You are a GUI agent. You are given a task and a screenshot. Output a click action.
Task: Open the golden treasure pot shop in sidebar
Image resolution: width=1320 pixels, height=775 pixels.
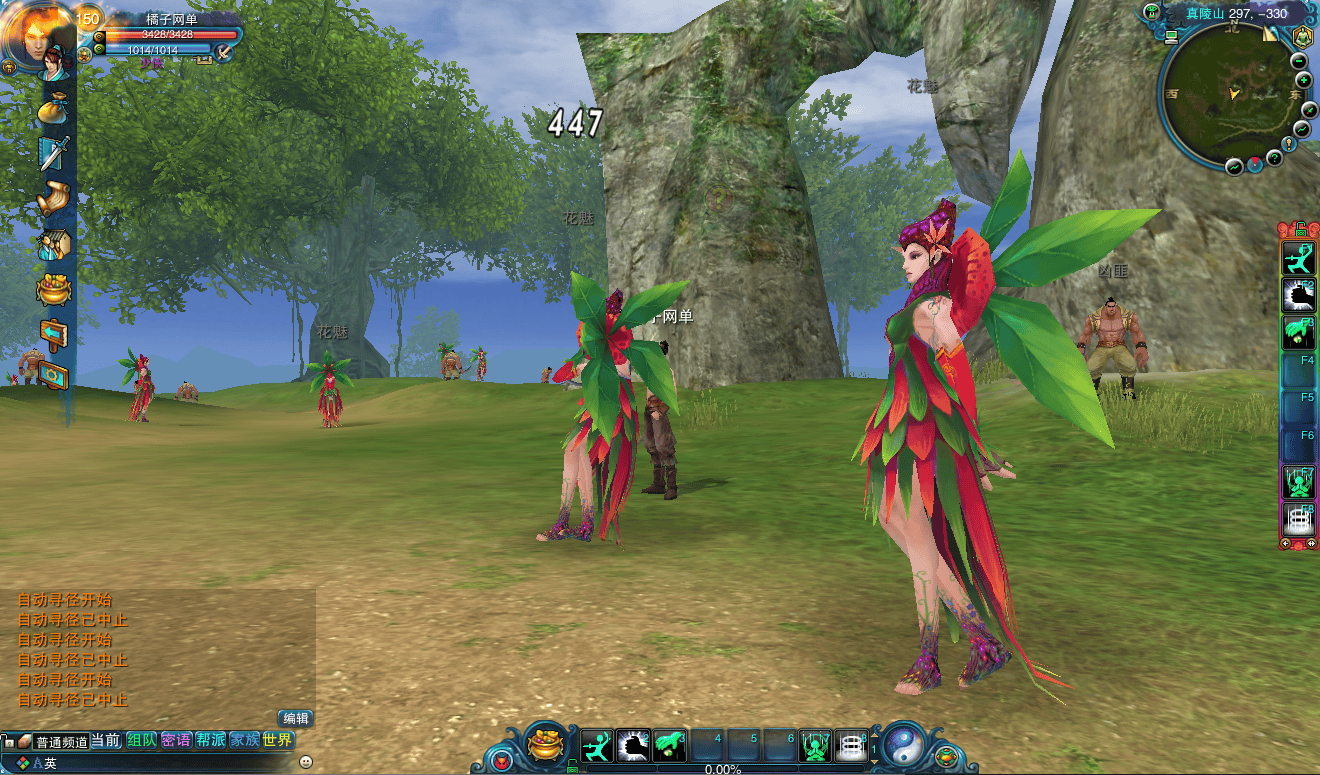pos(53,289)
